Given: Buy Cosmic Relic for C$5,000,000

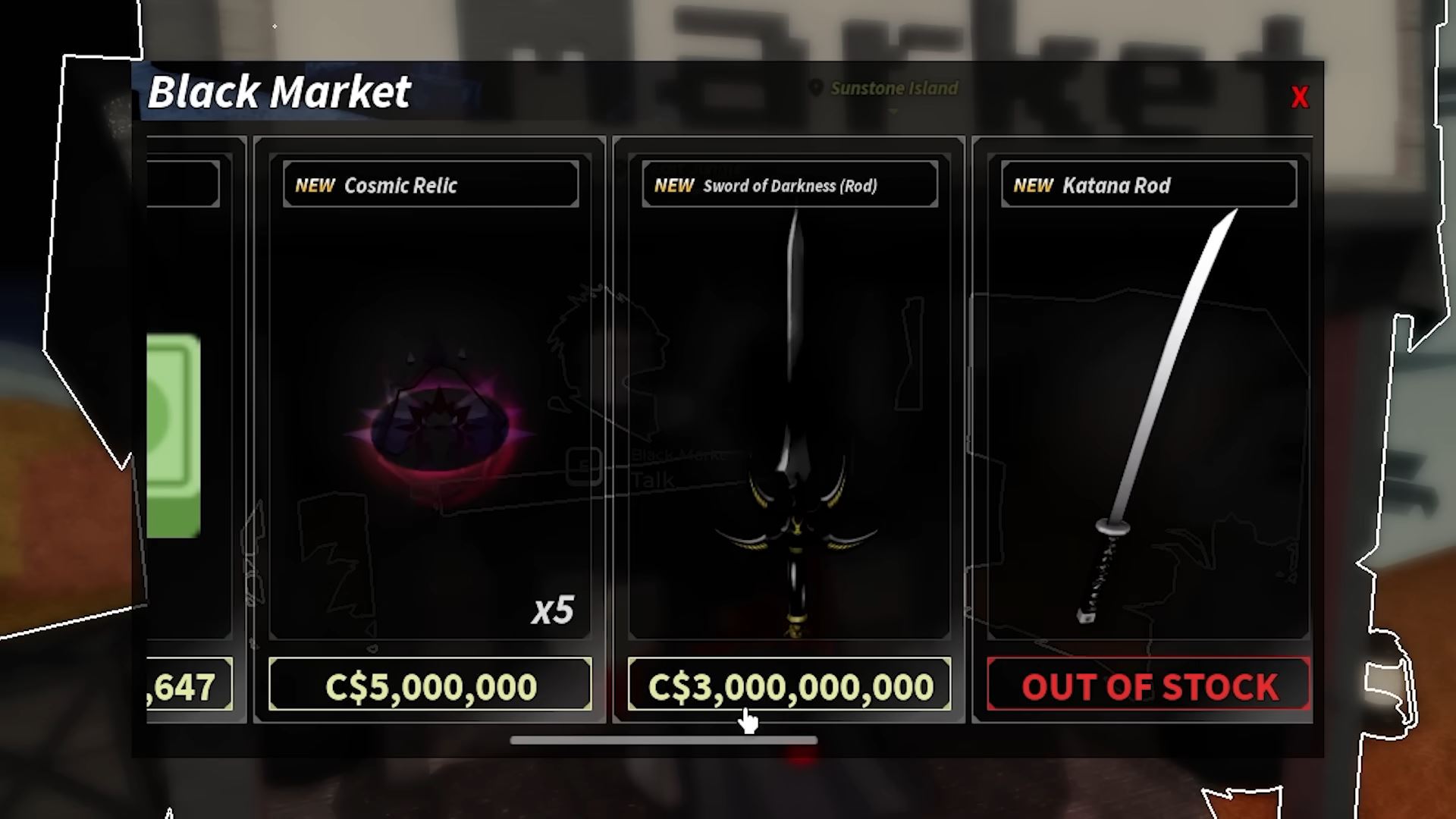Looking at the screenshot, I should pyautogui.click(x=430, y=685).
